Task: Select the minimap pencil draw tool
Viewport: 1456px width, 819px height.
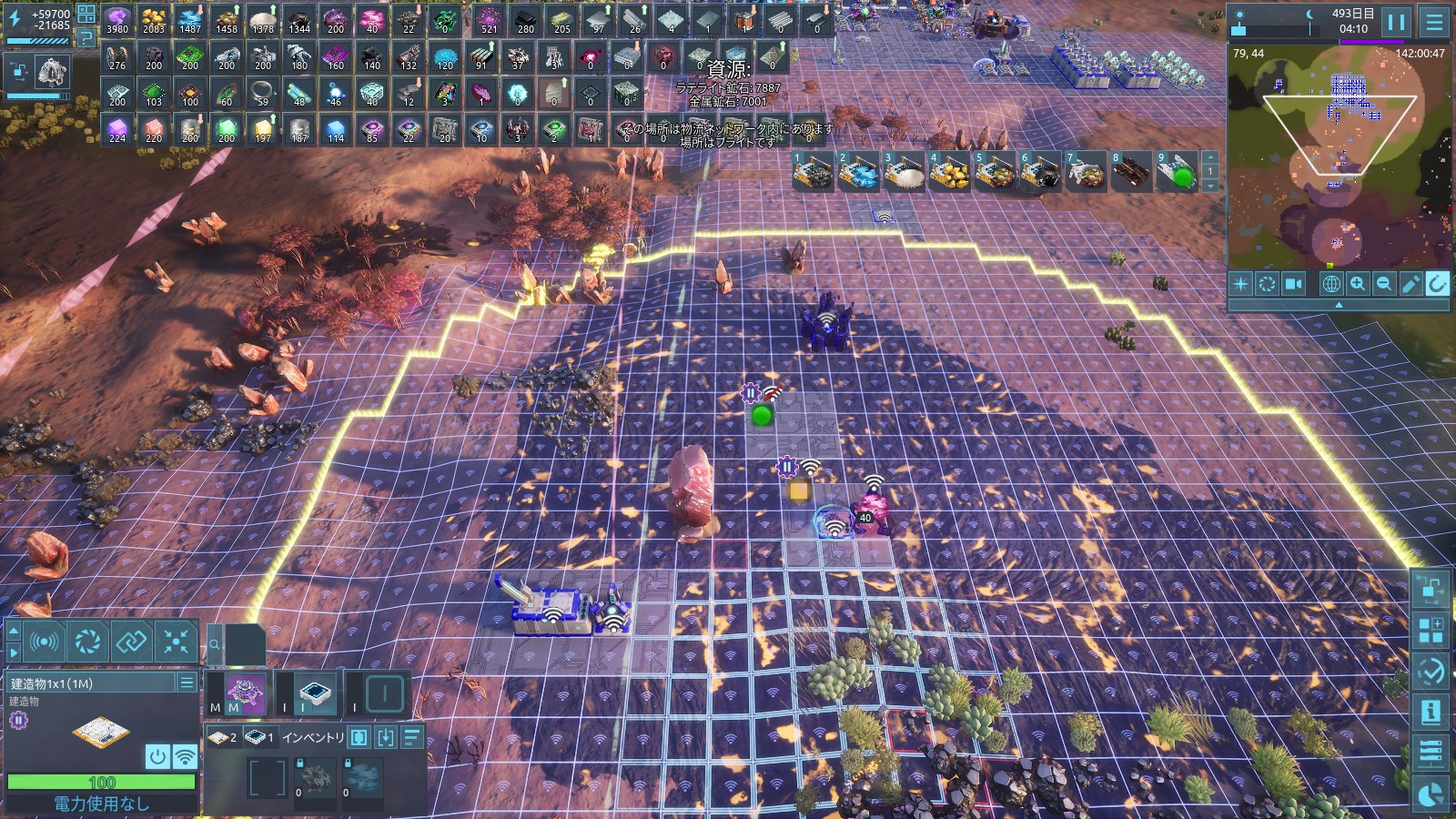Action: [1410, 284]
